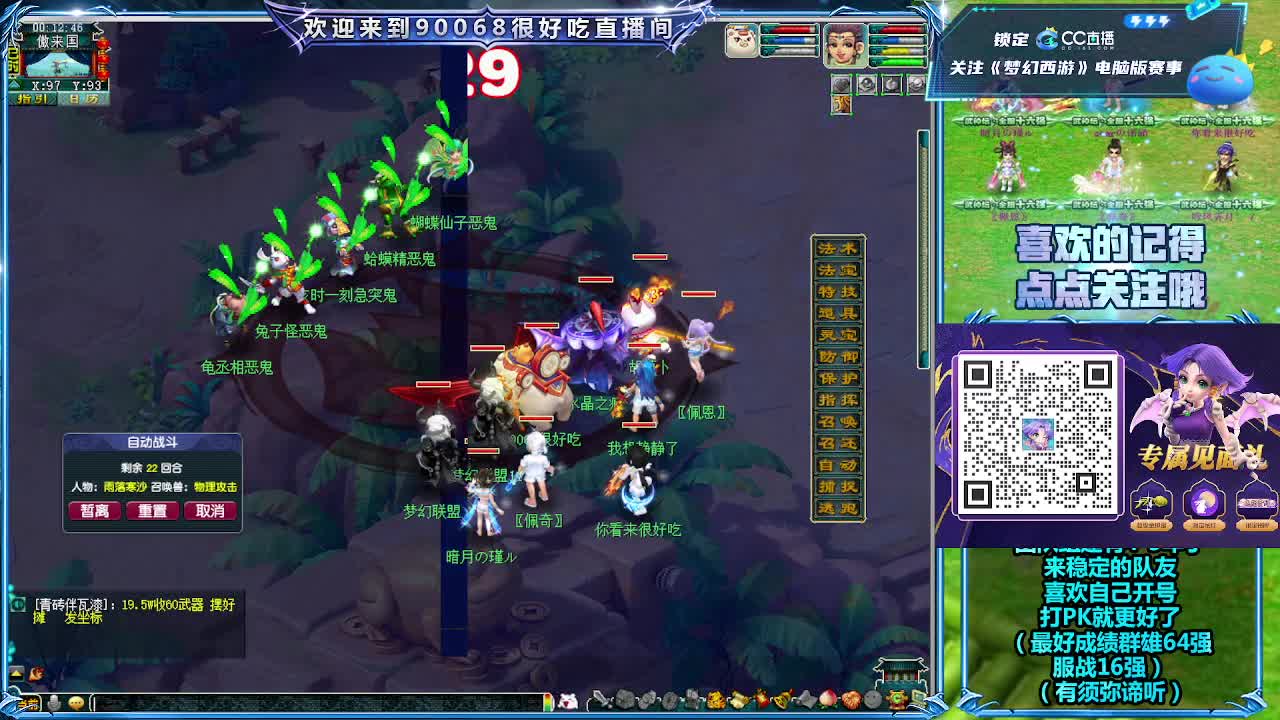The width and height of the screenshot is (1280, 720).
Task: Toggle the first buff icon under the character portrait
Action: point(841,84)
